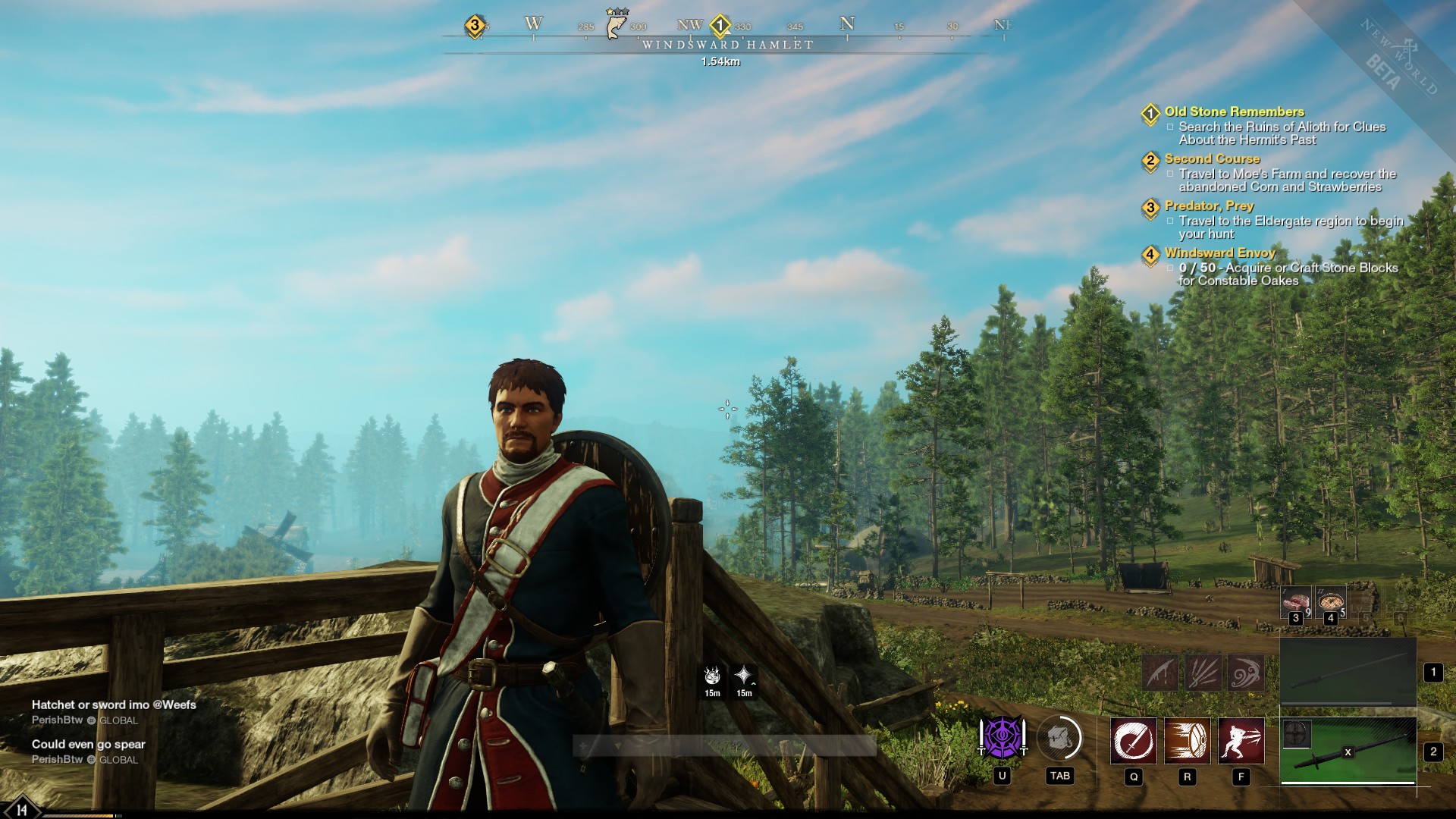
Task: Switch to the spear weapon slot
Action: pos(1348,672)
